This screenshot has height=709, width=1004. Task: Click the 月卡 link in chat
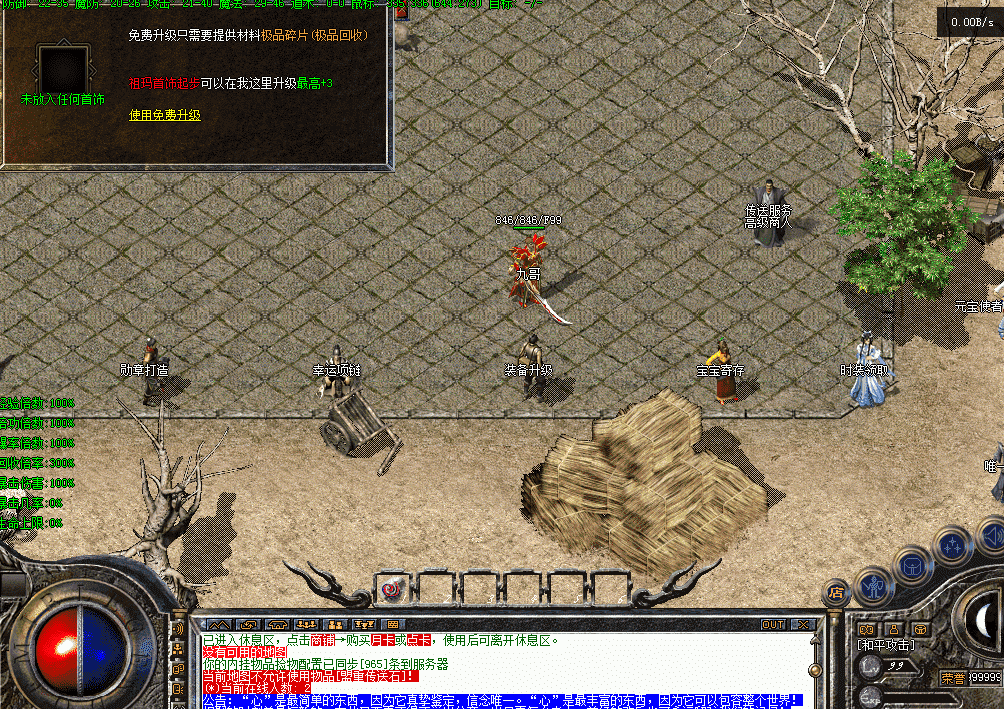[x=383, y=640]
